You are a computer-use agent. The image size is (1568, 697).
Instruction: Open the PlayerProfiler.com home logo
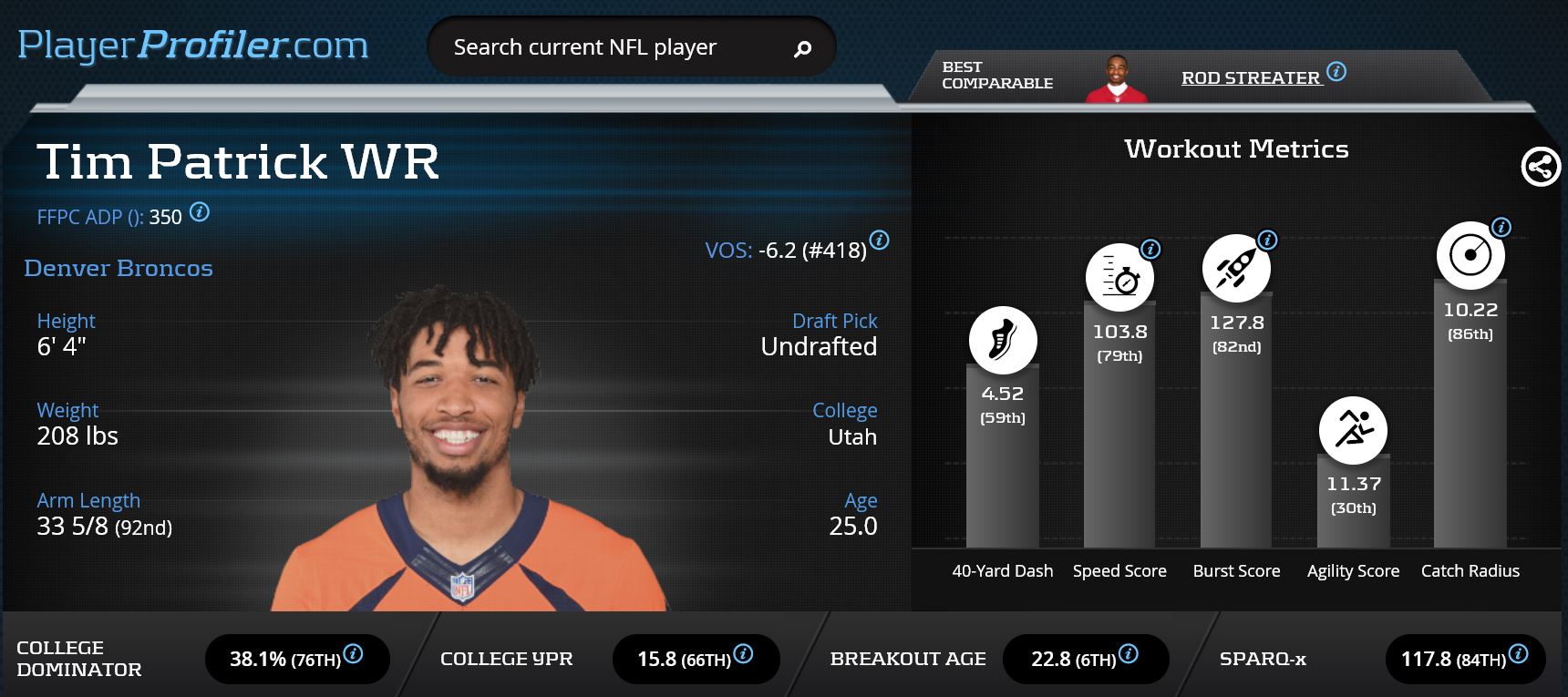(192, 46)
